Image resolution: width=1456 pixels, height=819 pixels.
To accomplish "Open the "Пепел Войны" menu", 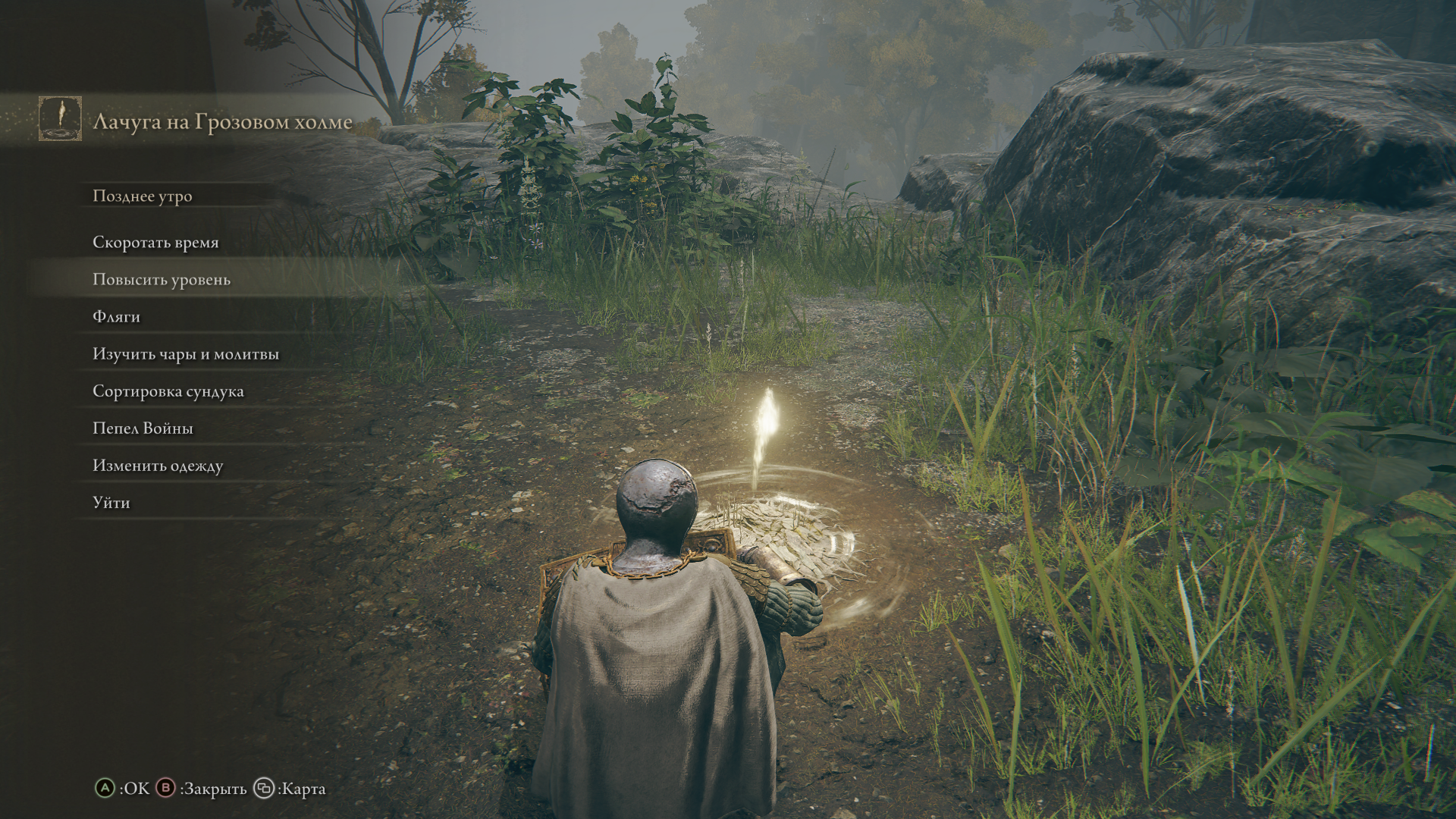I will click(143, 428).
